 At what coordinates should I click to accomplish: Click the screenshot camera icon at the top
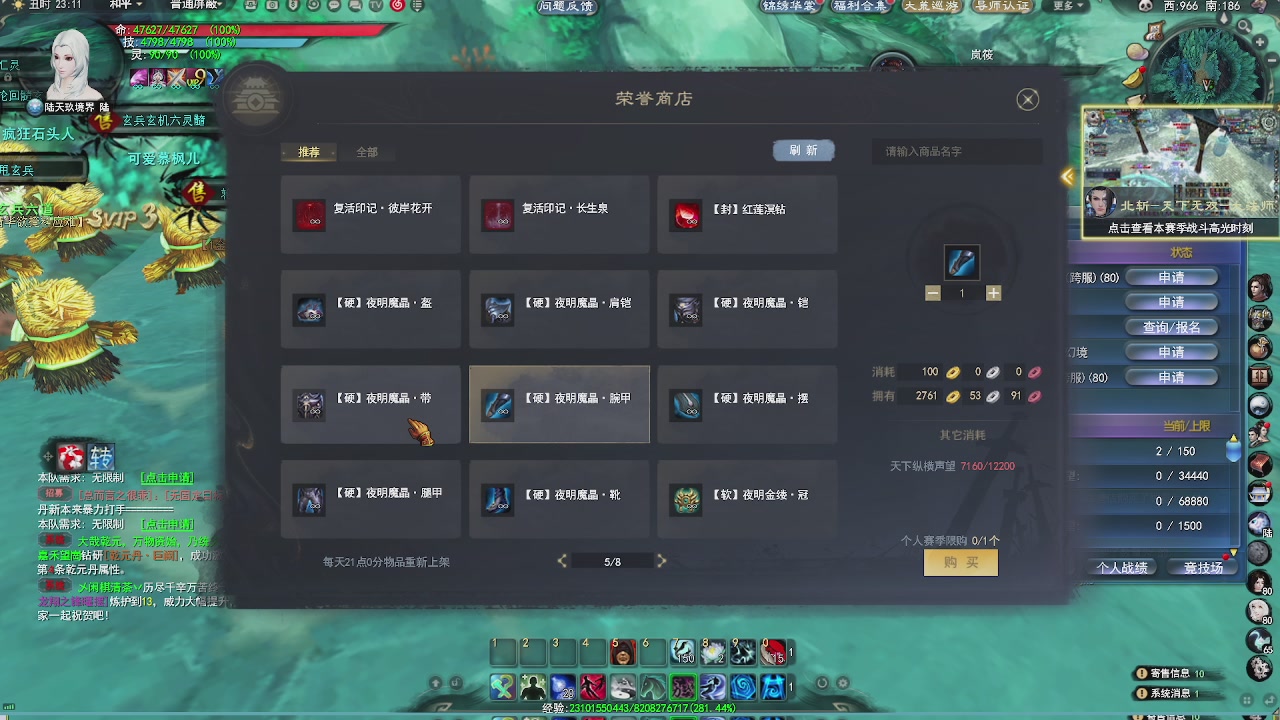271,6
